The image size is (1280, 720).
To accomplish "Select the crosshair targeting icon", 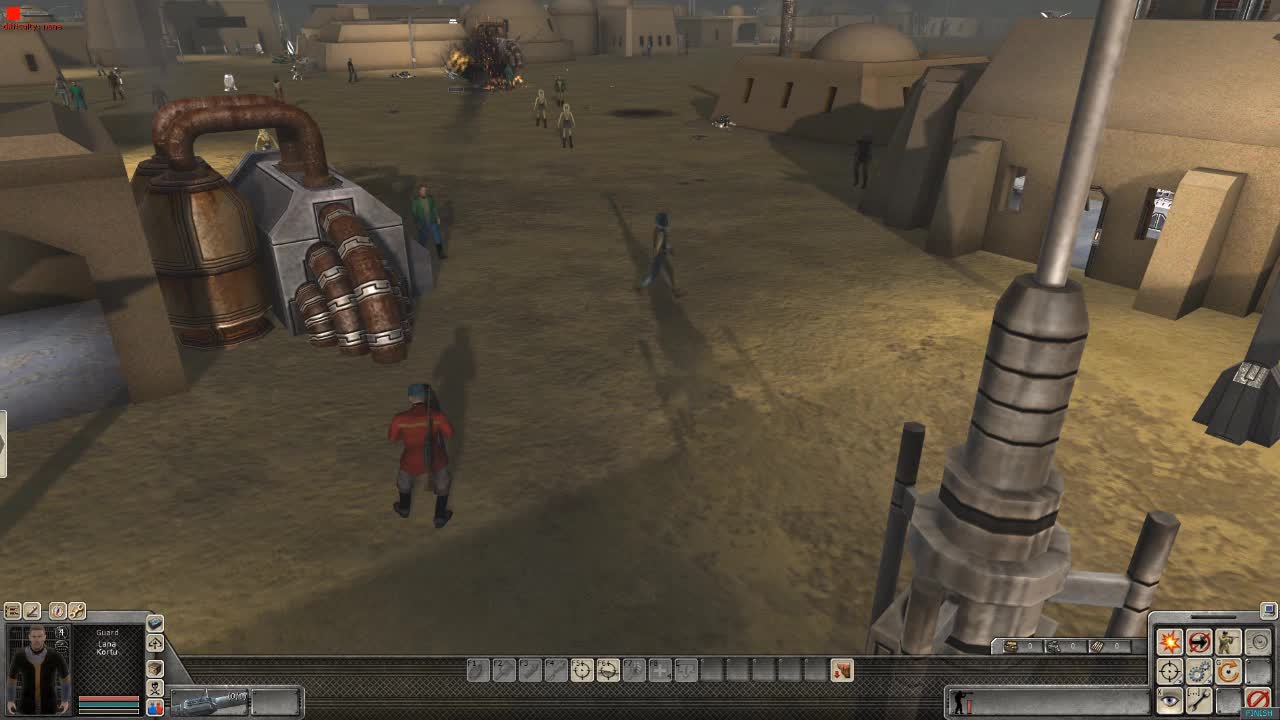I will [1169, 670].
